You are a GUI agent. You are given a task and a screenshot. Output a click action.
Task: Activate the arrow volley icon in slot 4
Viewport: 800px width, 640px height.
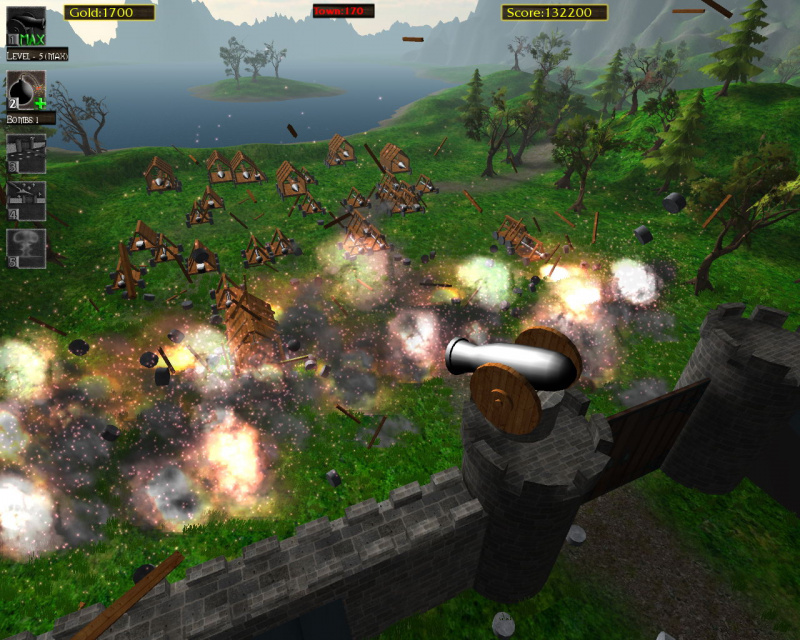pos(26,200)
